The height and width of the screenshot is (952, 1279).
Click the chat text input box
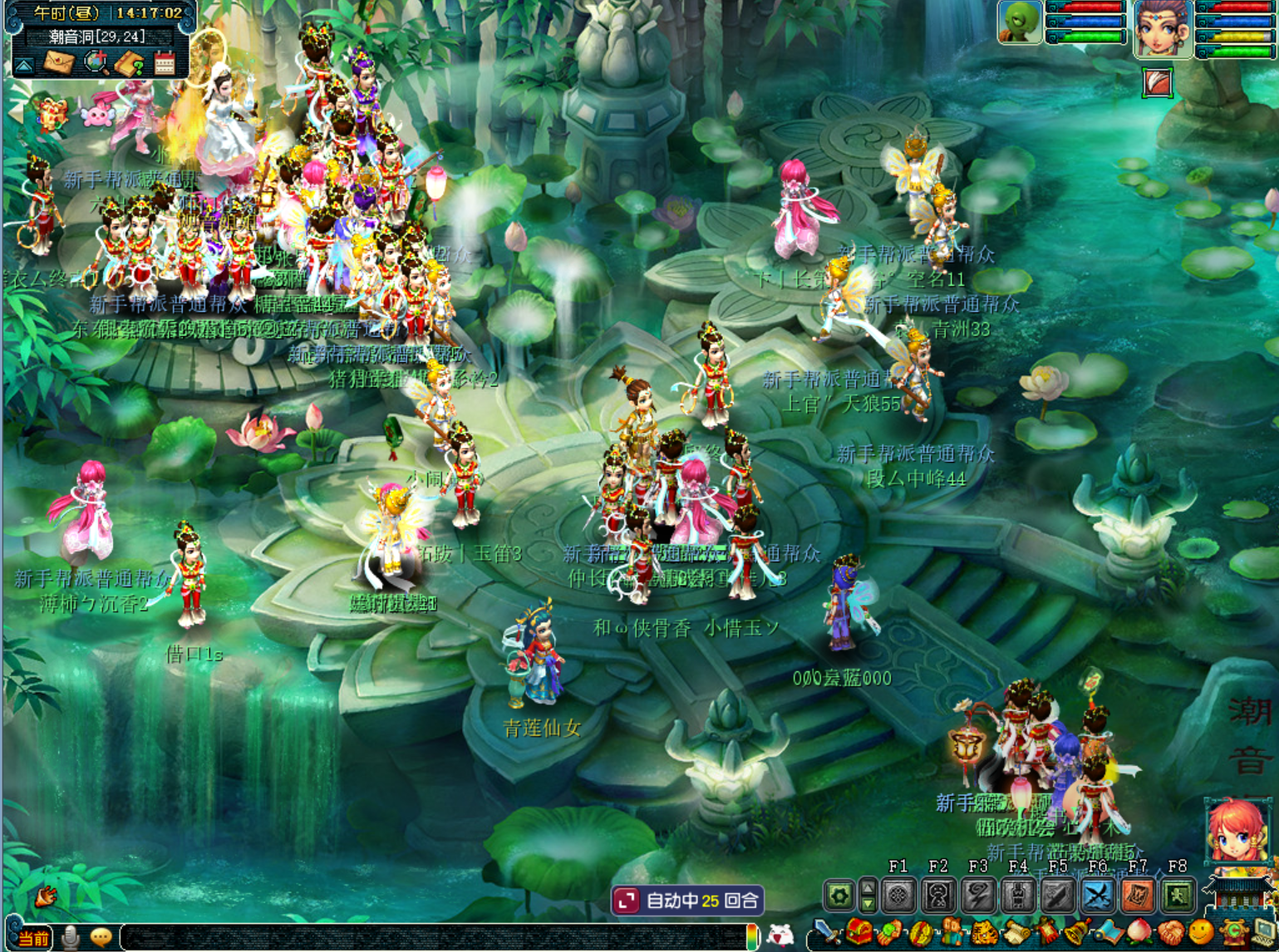(432, 938)
